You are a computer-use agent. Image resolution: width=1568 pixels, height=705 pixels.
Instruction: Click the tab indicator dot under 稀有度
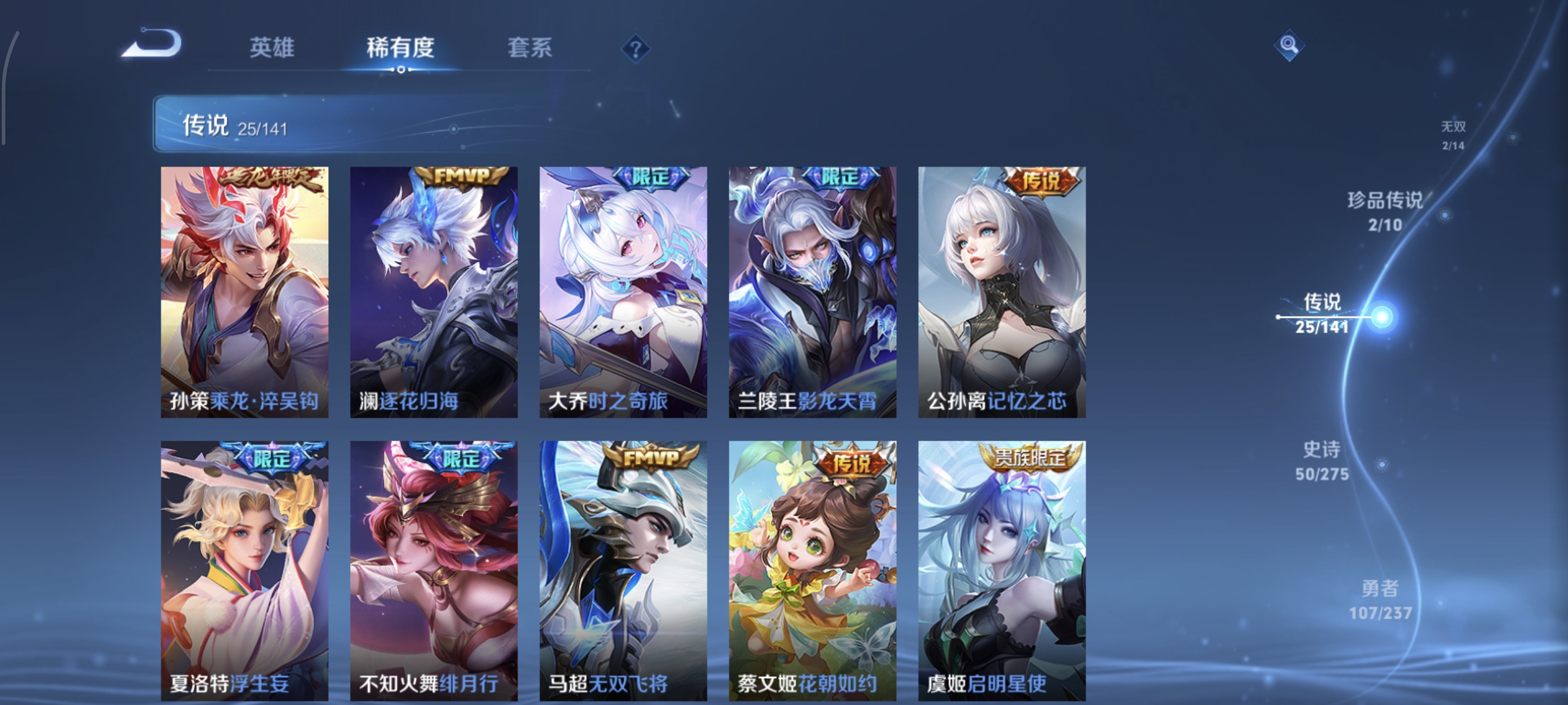[400, 69]
